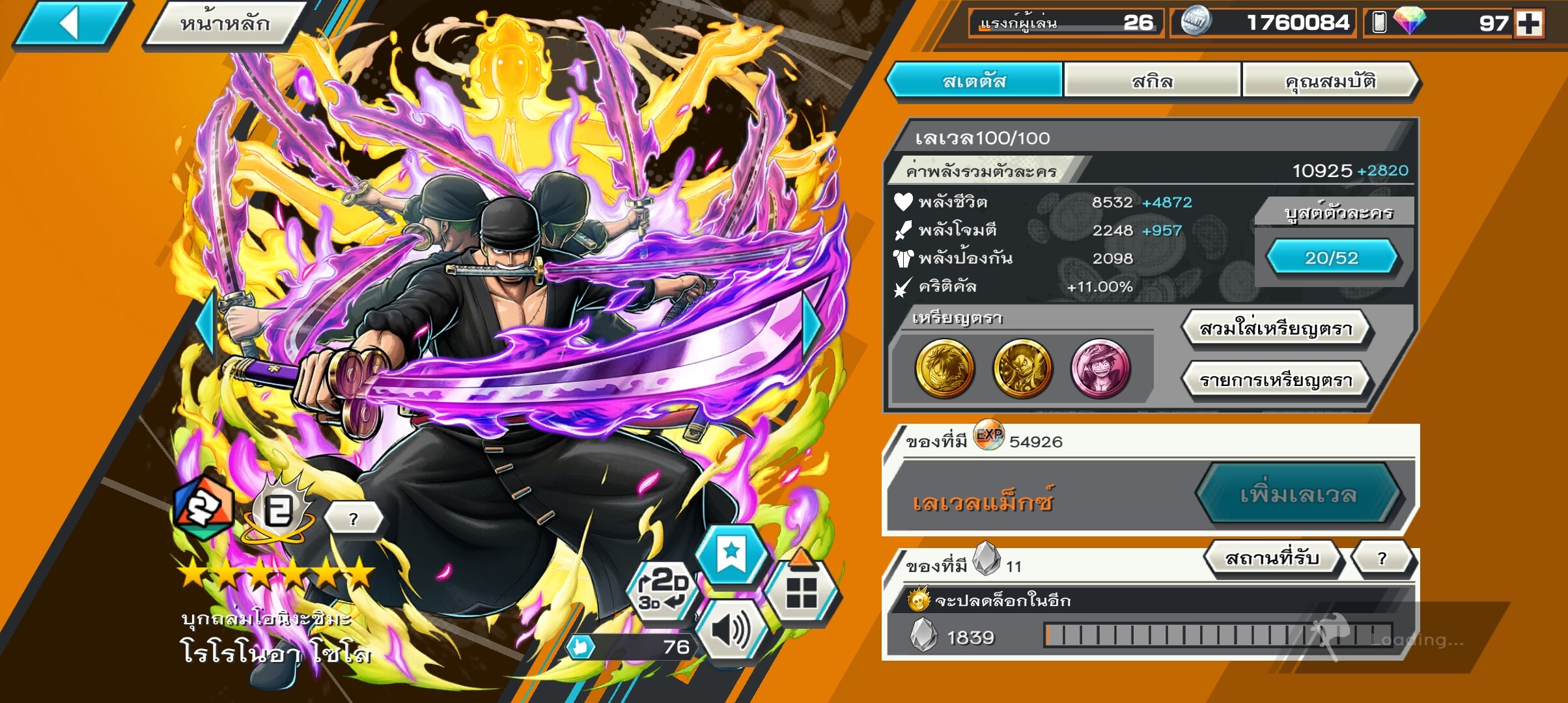Switch to the สกิล tab
Viewport: 1568px width, 703px height.
coord(1152,81)
